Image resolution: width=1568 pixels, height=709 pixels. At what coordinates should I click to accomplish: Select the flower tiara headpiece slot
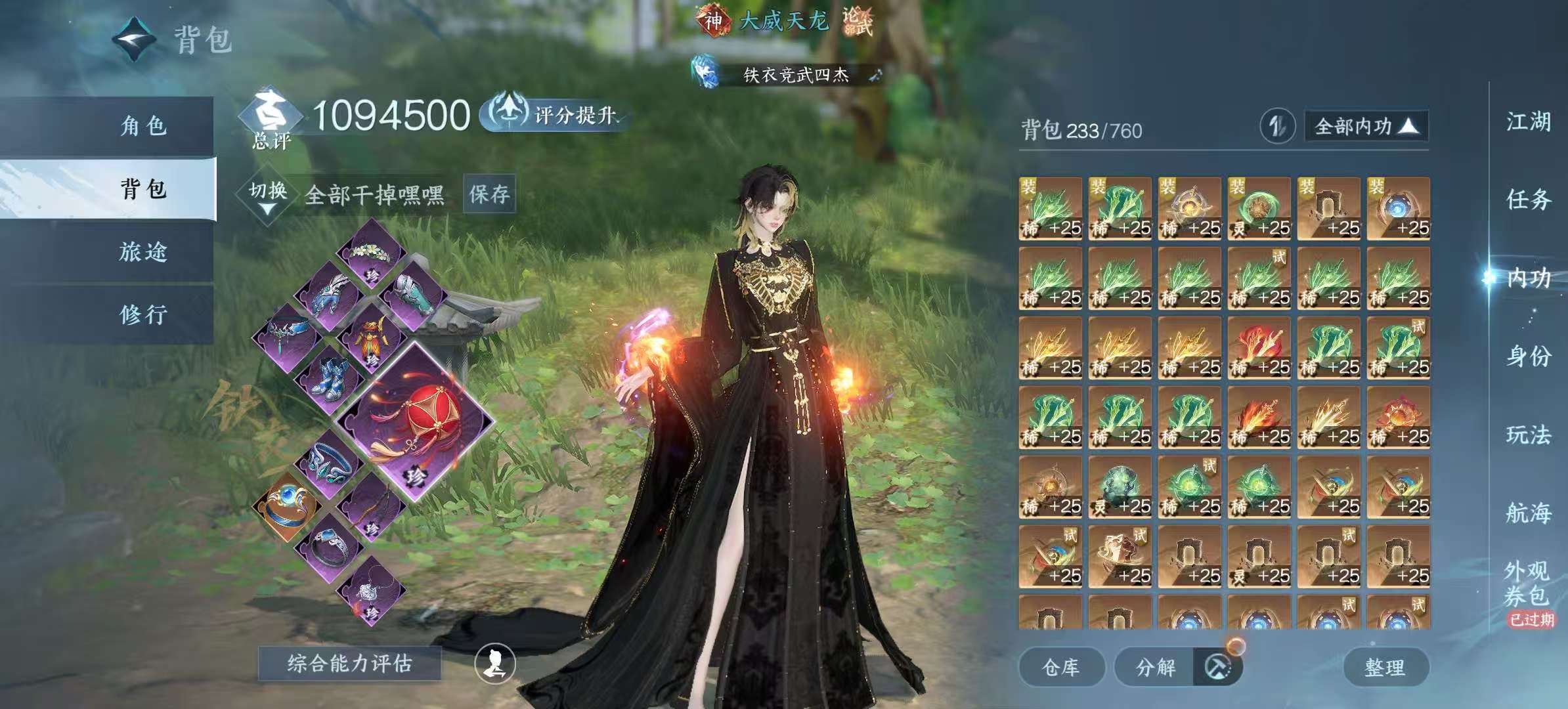point(372,254)
